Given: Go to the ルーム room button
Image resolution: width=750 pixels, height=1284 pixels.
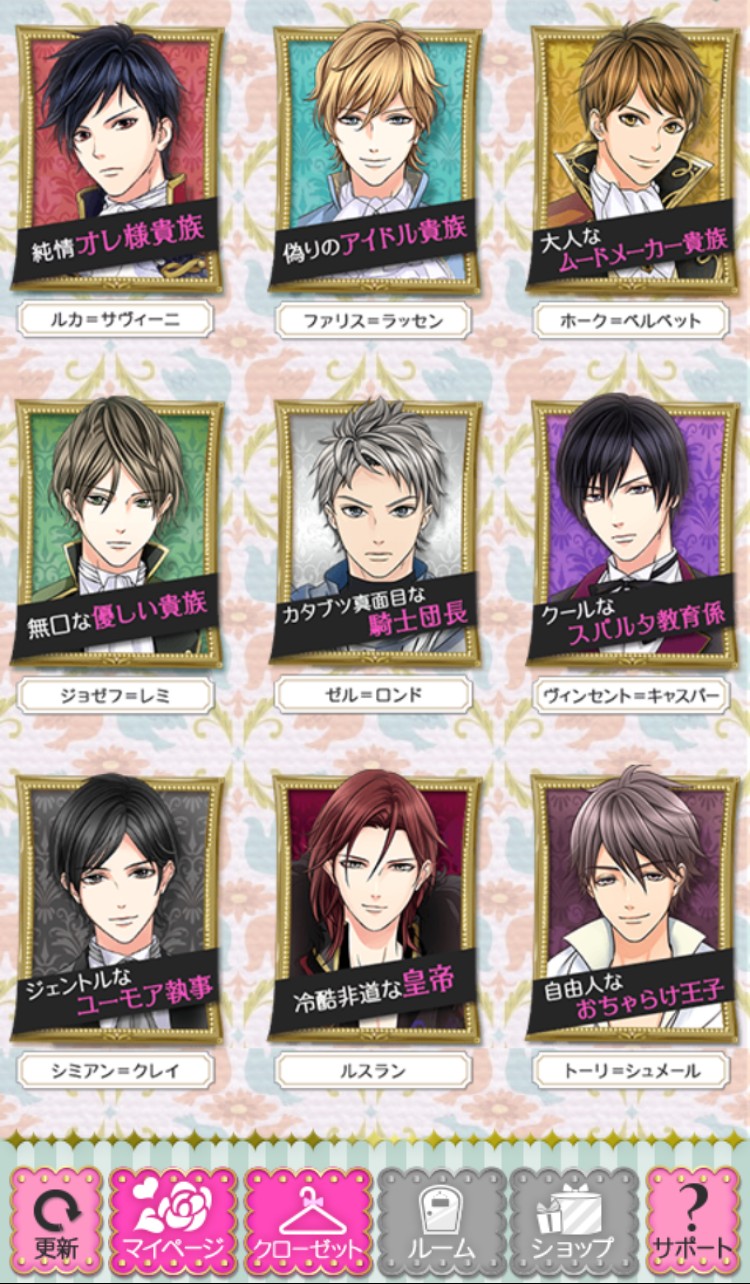Looking at the screenshot, I should tap(440, 1216).
